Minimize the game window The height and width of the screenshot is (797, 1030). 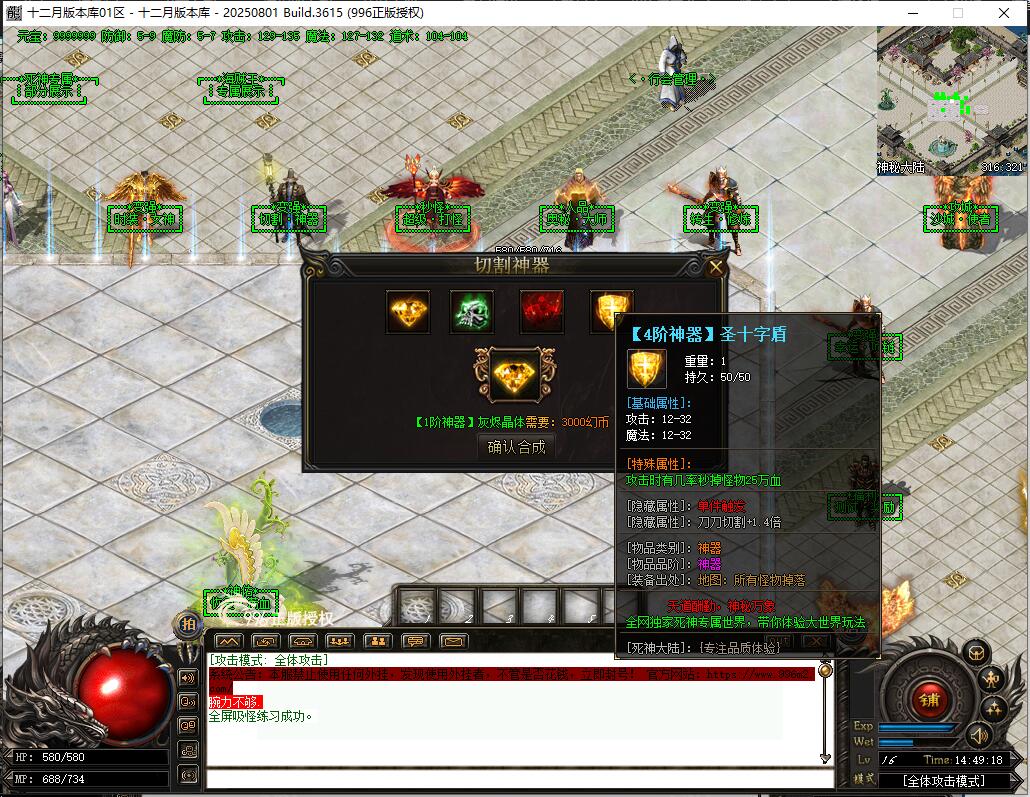(911, 13)
